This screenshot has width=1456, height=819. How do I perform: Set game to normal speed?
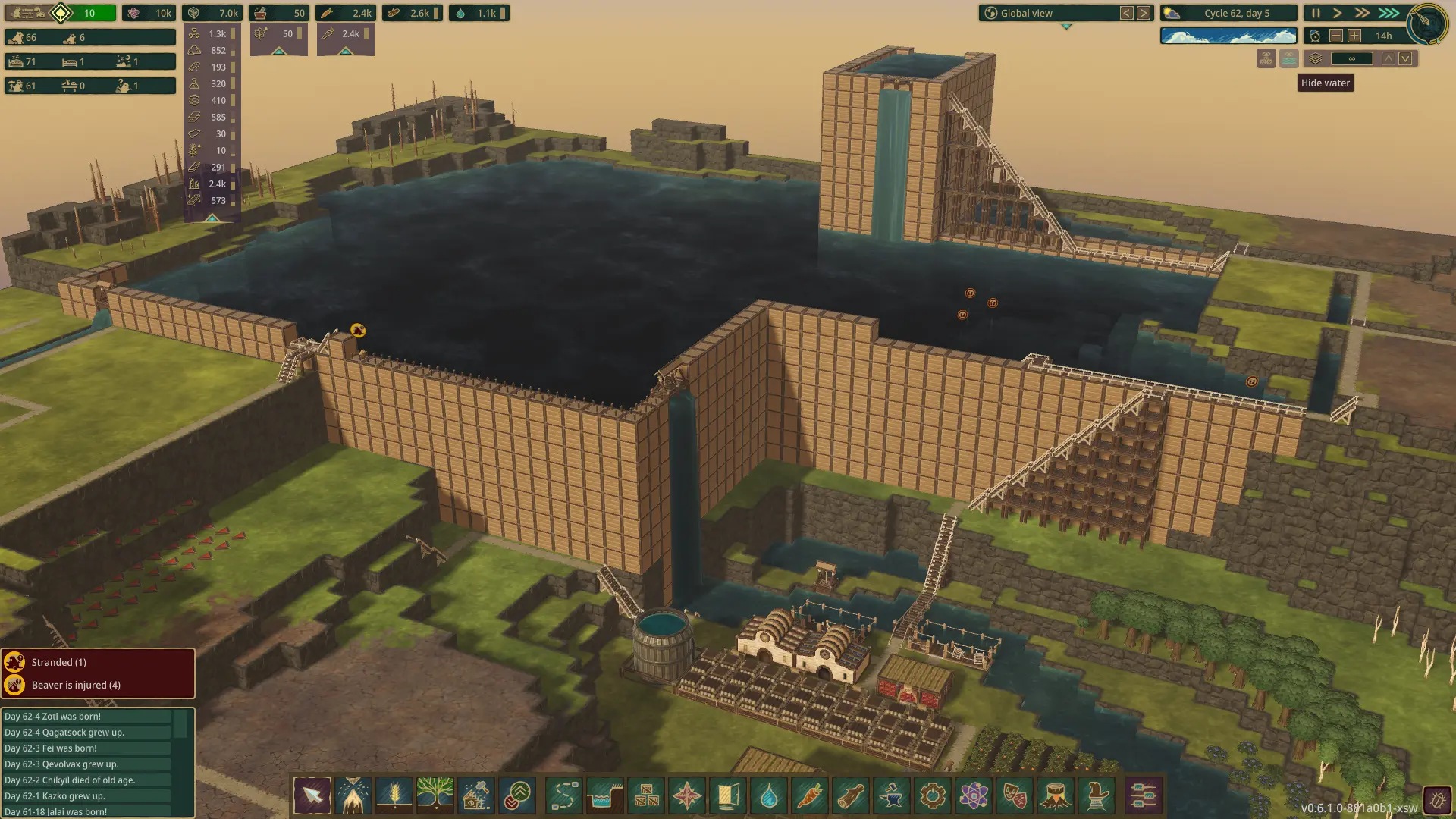coord(1337,13)
